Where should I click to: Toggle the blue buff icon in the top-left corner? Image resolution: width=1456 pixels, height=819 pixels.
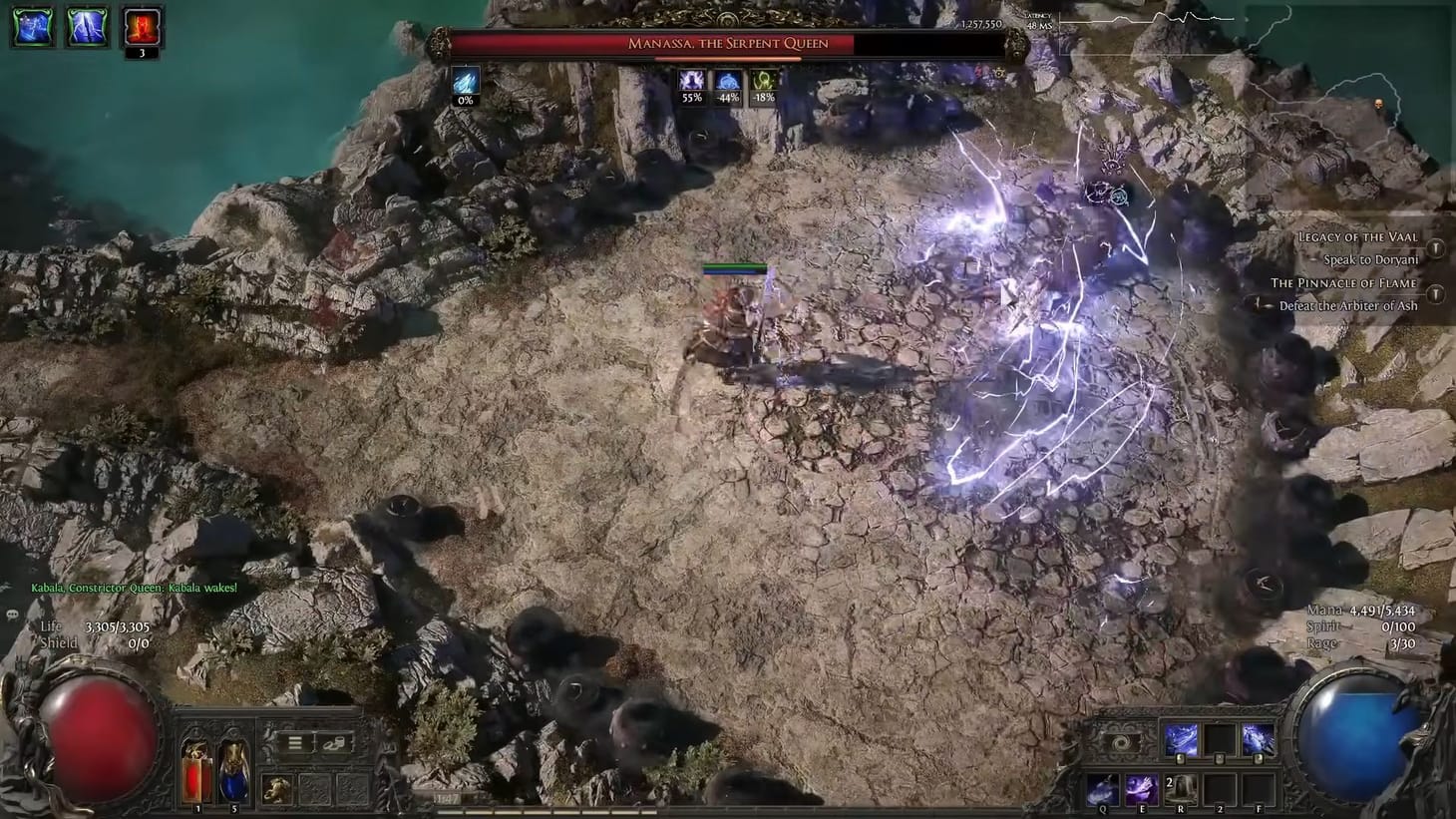click(86, 27)
